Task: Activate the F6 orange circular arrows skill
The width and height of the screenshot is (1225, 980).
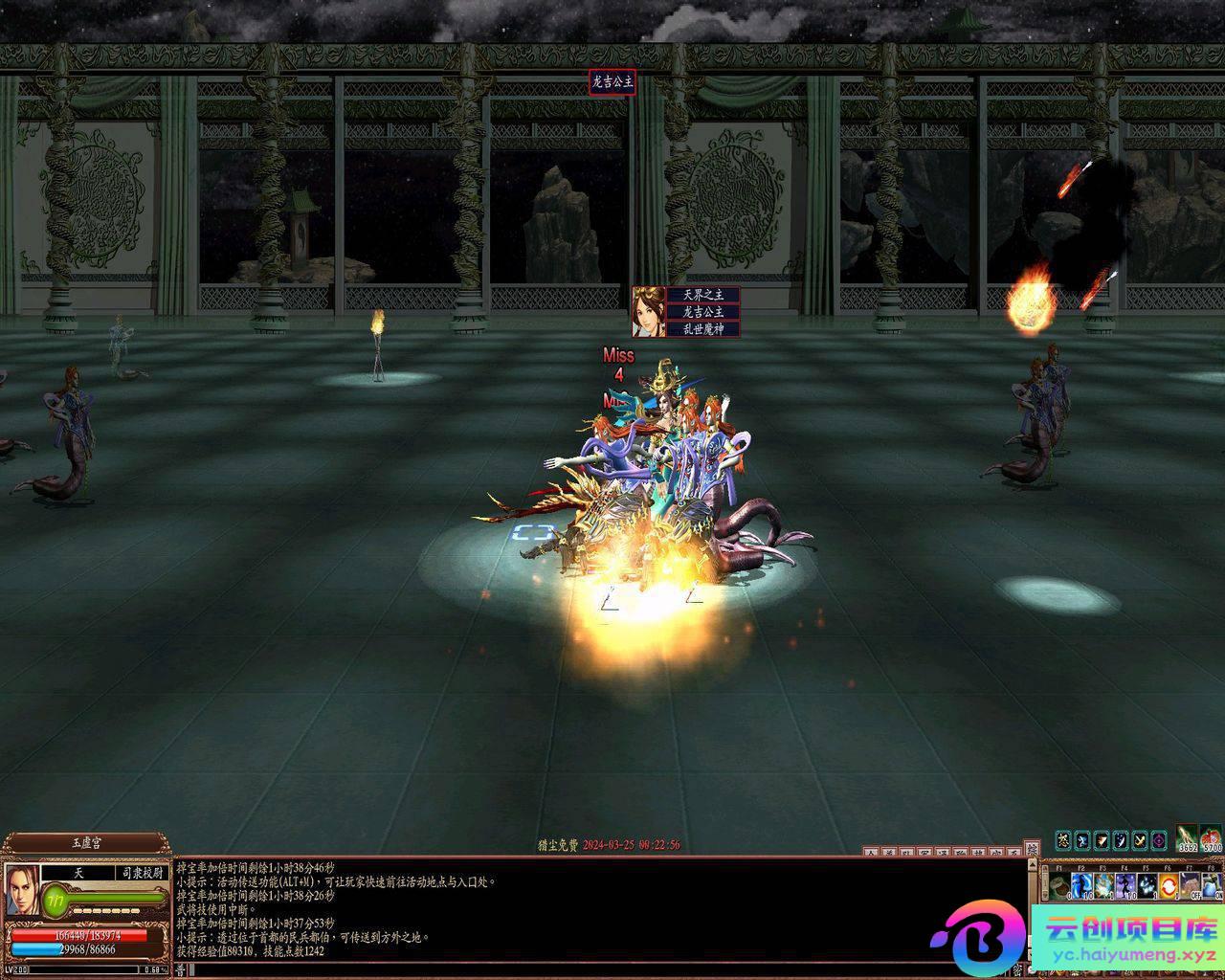Action: click(1169, 885)
